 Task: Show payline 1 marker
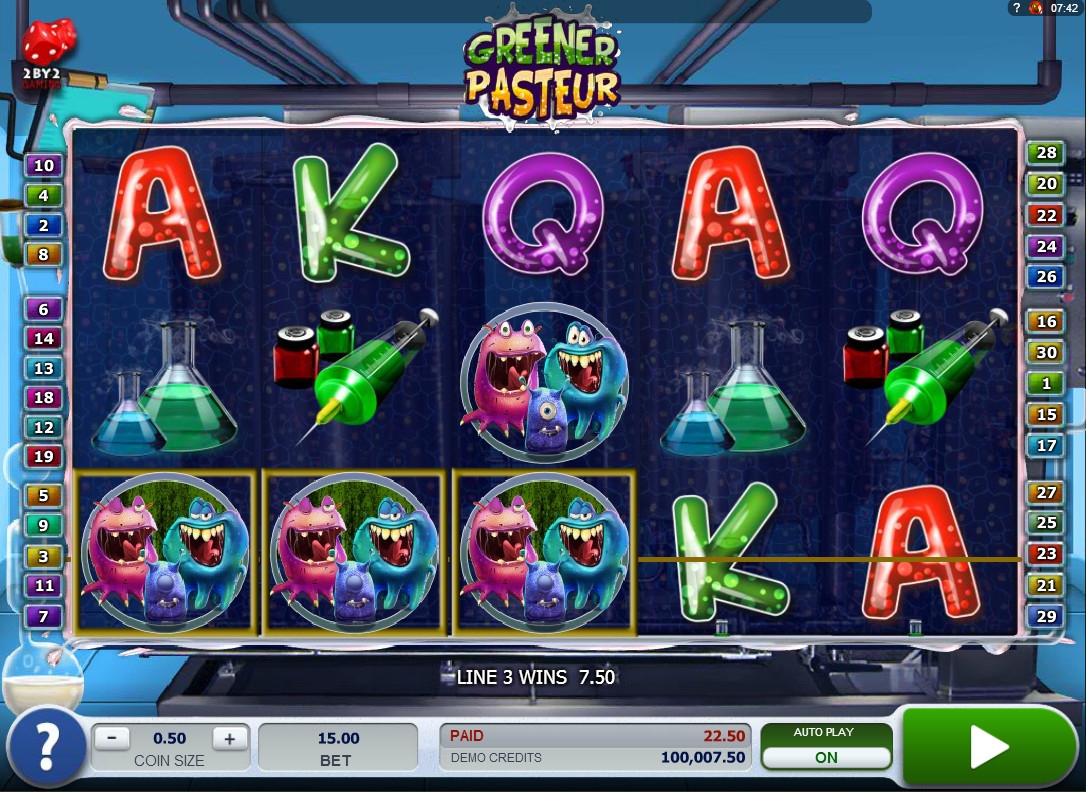coord(1046,383)
